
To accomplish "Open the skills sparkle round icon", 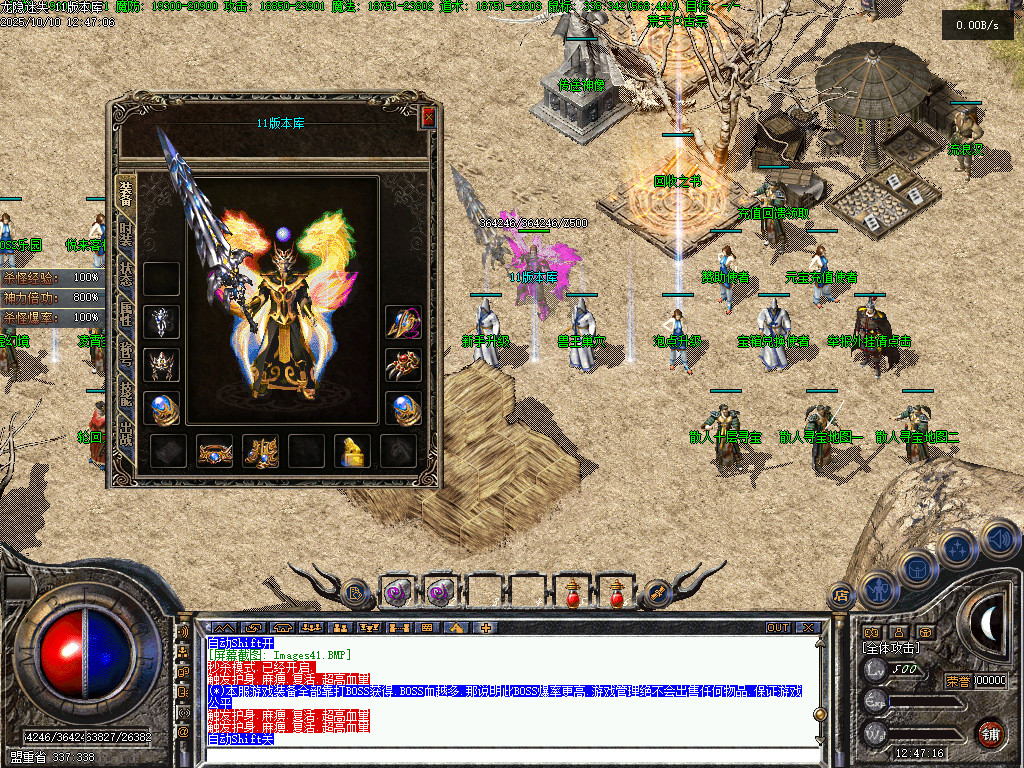I will (956, 549).
